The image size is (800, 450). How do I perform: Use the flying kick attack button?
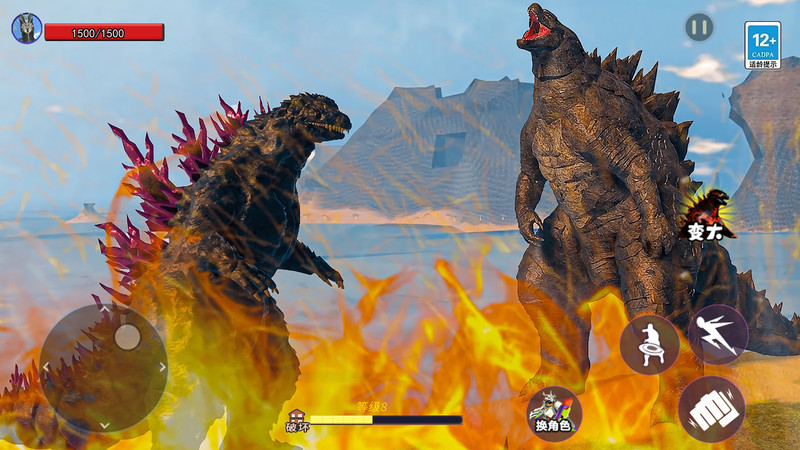click(717, 334)
